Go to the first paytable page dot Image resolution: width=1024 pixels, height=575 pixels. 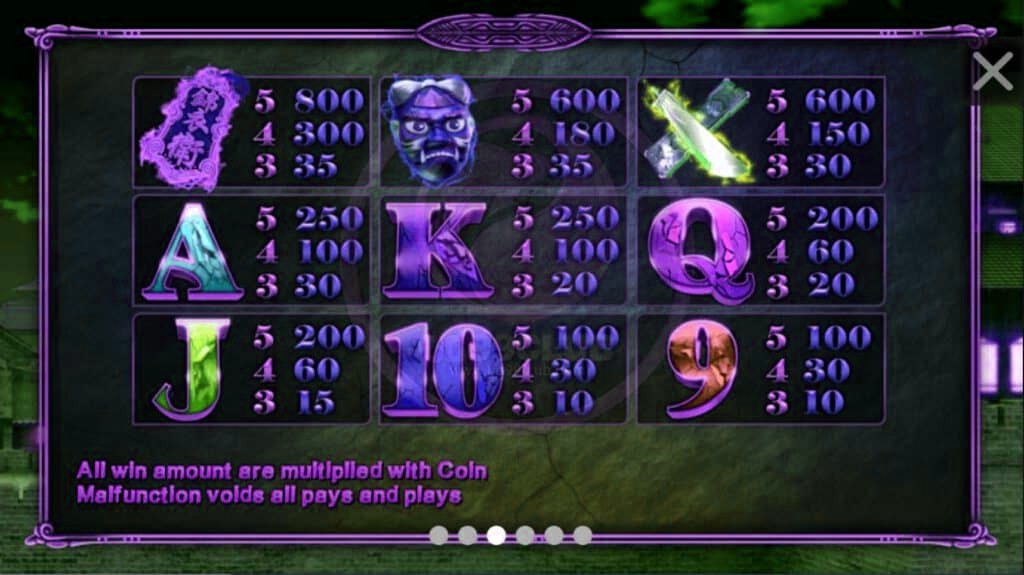(438, 535)
